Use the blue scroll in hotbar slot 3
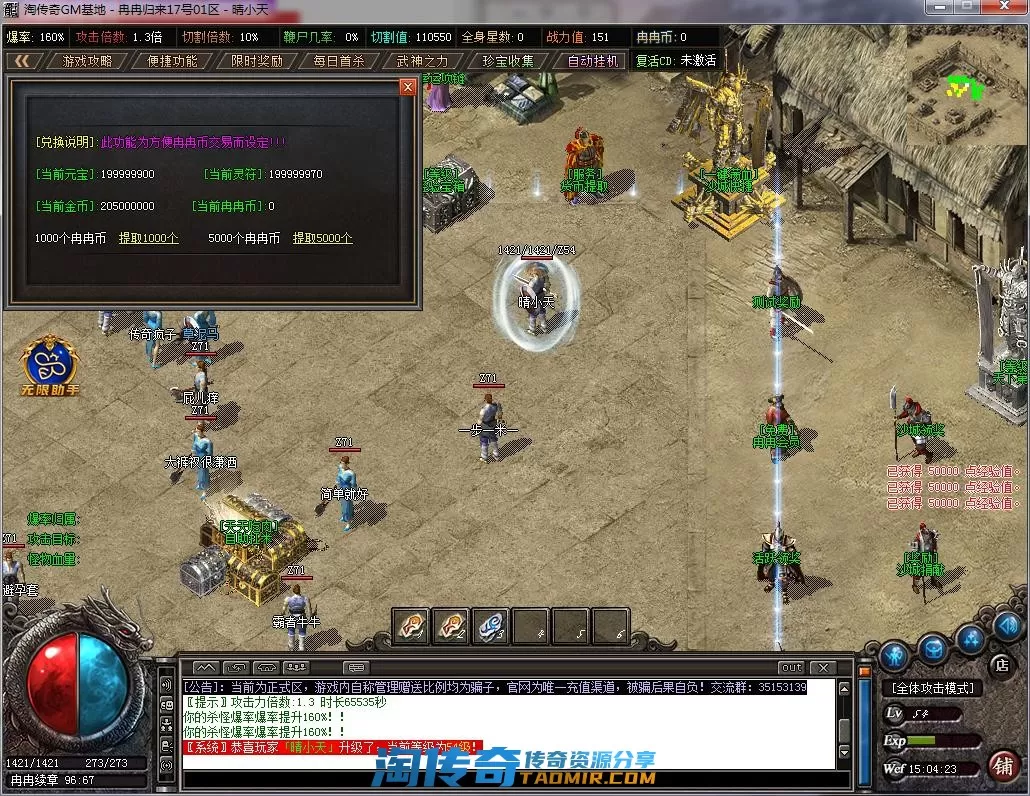 pyautogui.click(x=490, y=626)
